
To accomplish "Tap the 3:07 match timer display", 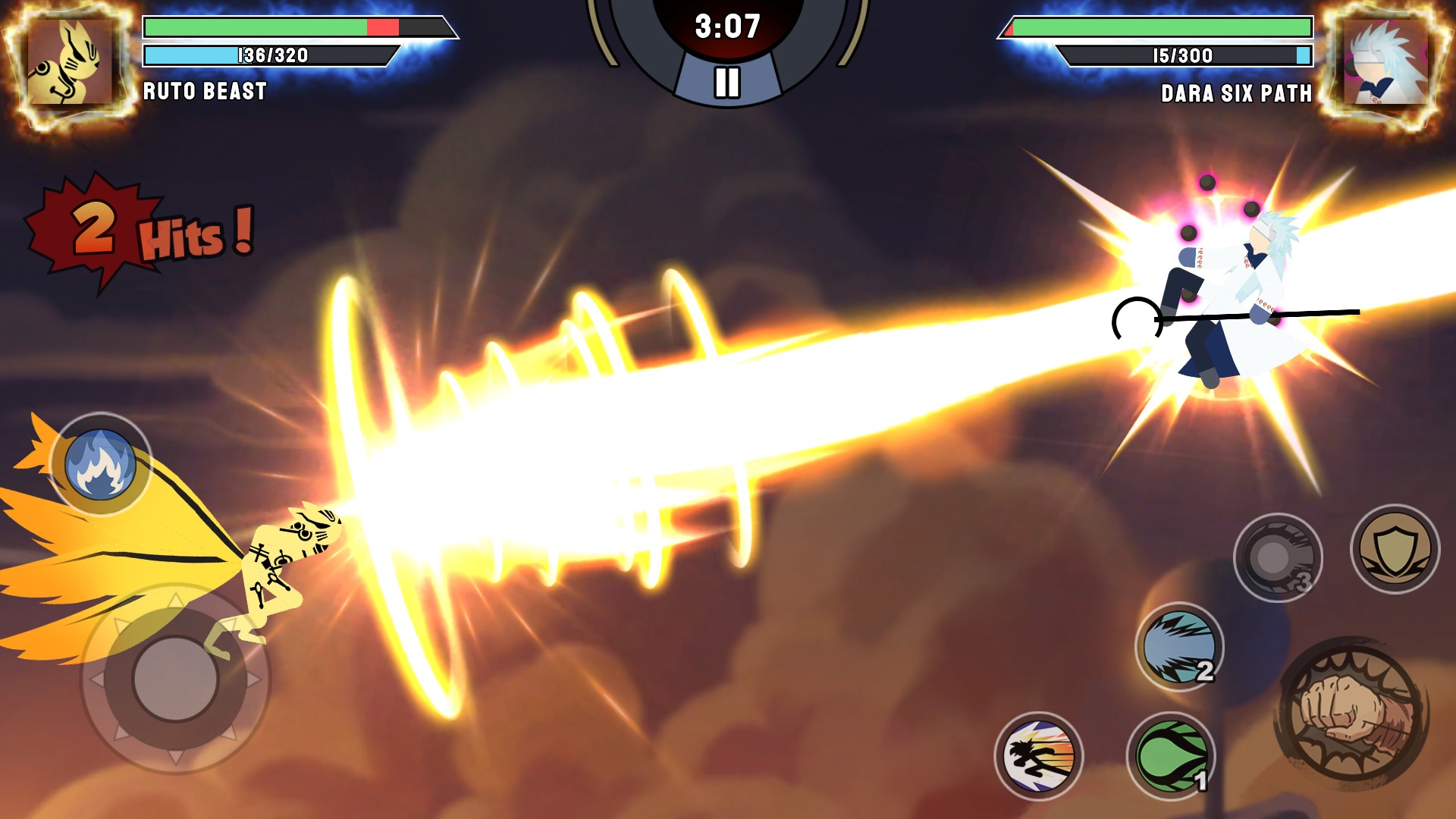I will (727, 26).
